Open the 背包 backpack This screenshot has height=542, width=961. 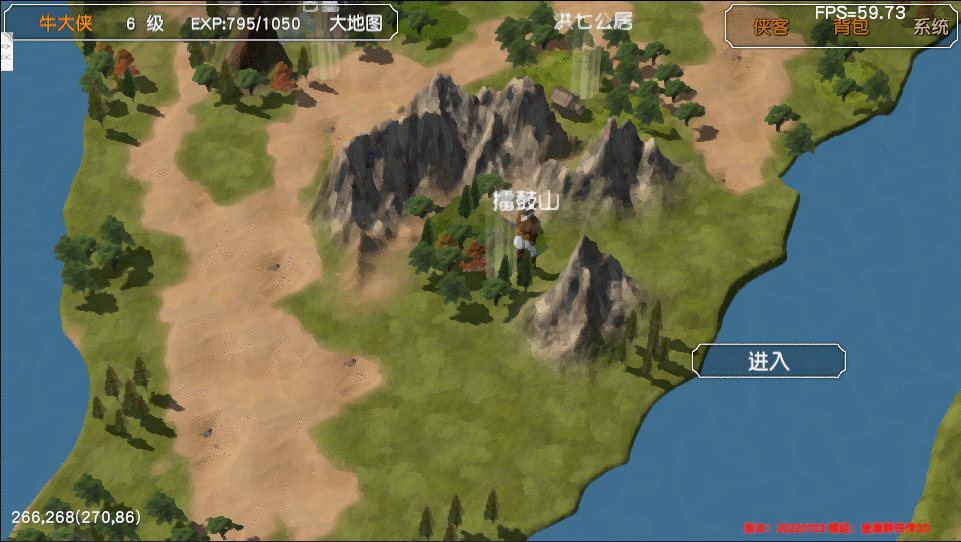pyautogui.click(x=851, y=27)
